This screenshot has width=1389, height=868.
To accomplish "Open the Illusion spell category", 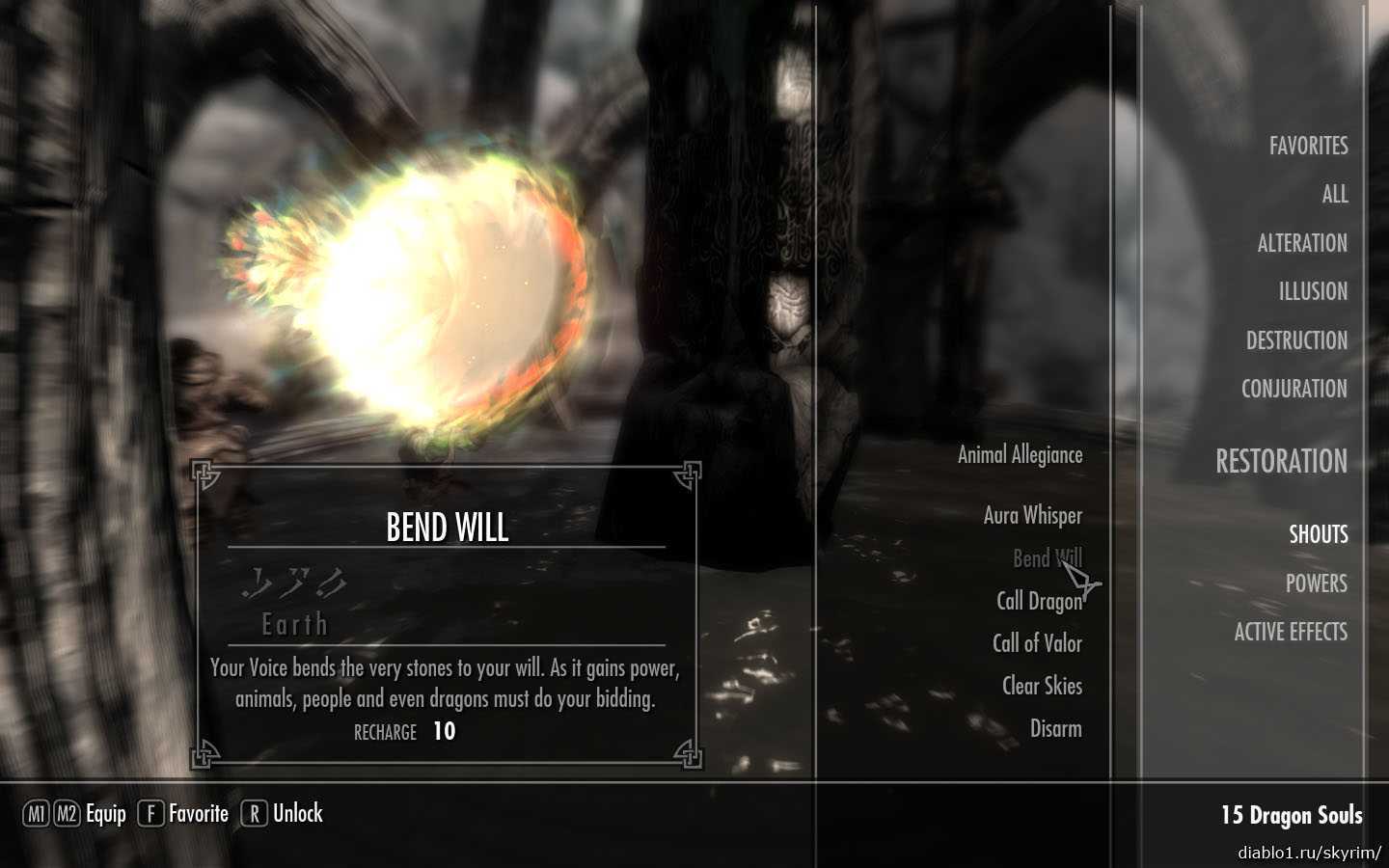I will tap(1312, 291).
